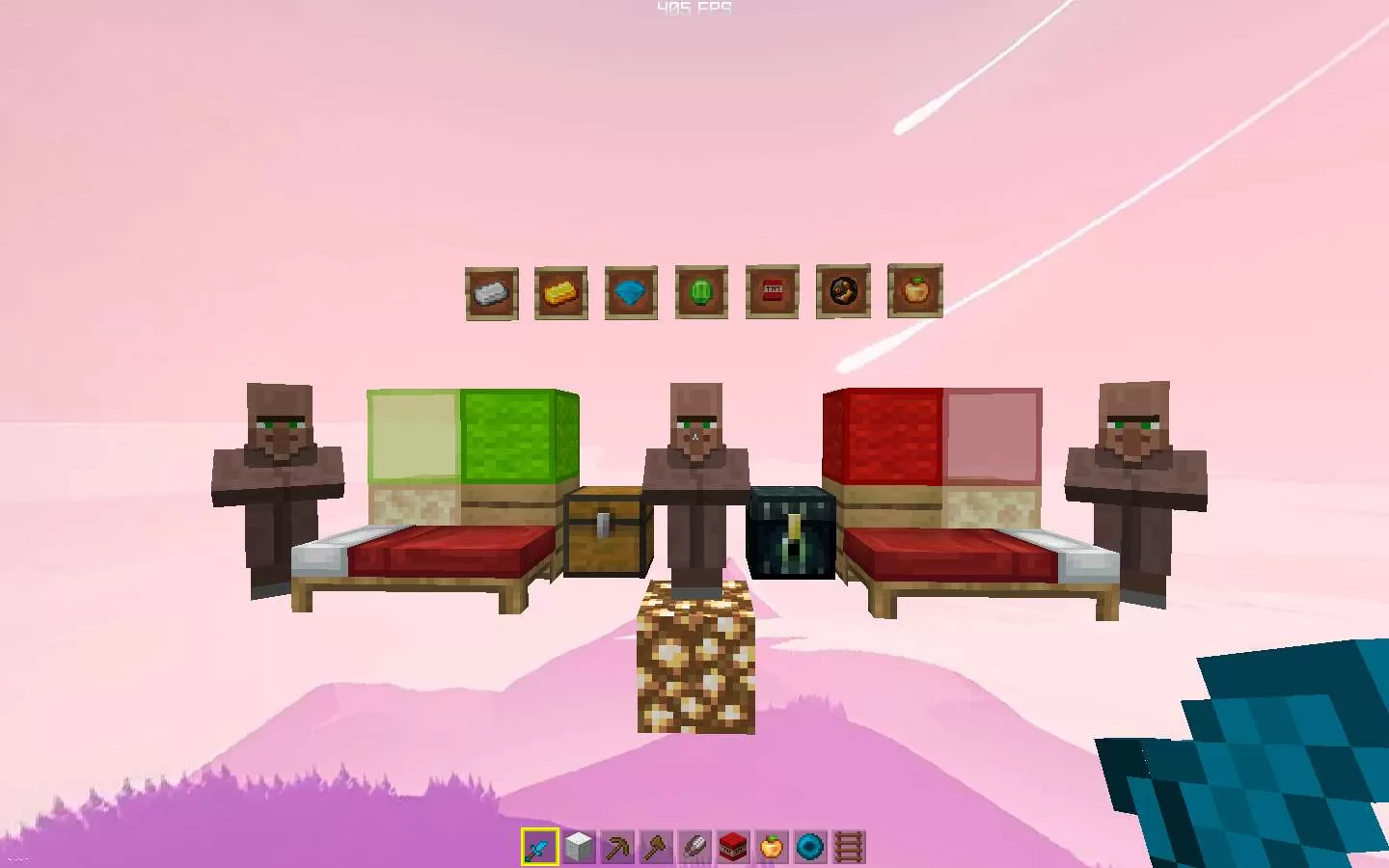Click the emerald item frame
Viewport: 1389px width, 868px height.
pos(702,291)
